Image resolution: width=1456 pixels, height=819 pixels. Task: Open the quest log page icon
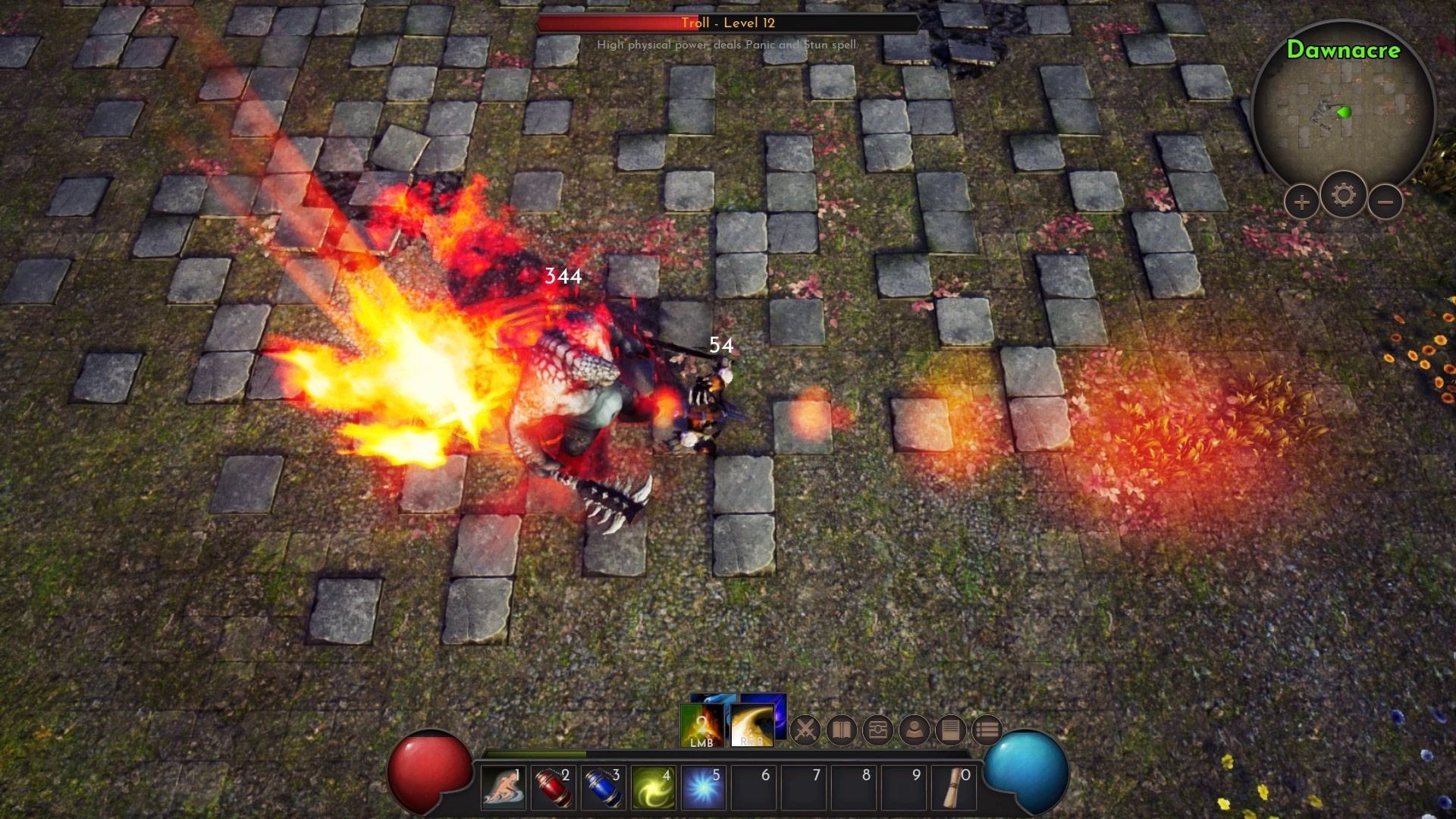953,730
